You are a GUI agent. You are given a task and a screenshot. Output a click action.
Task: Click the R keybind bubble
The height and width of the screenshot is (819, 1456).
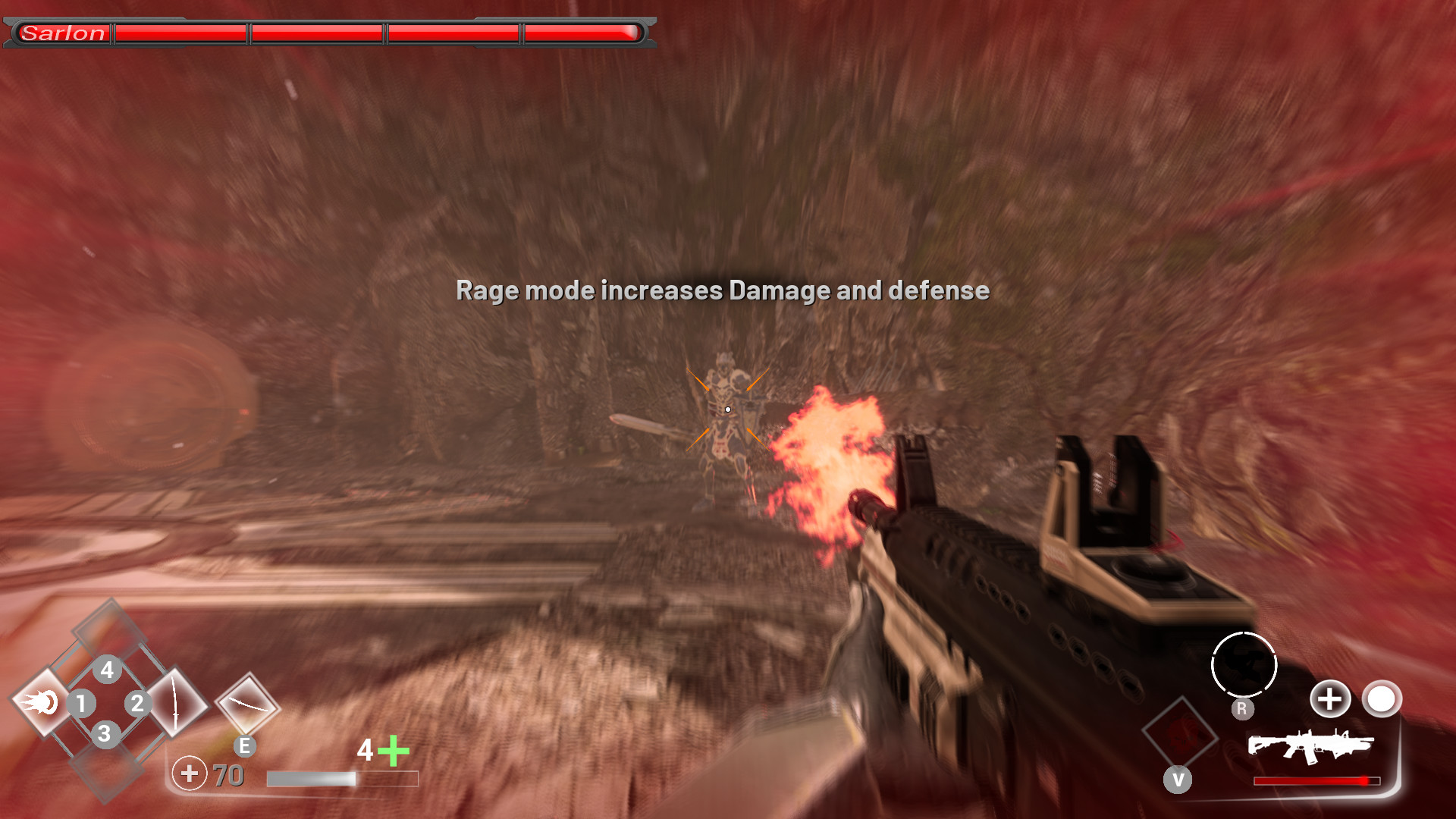pyautogui.click(x=1242, y=708)
